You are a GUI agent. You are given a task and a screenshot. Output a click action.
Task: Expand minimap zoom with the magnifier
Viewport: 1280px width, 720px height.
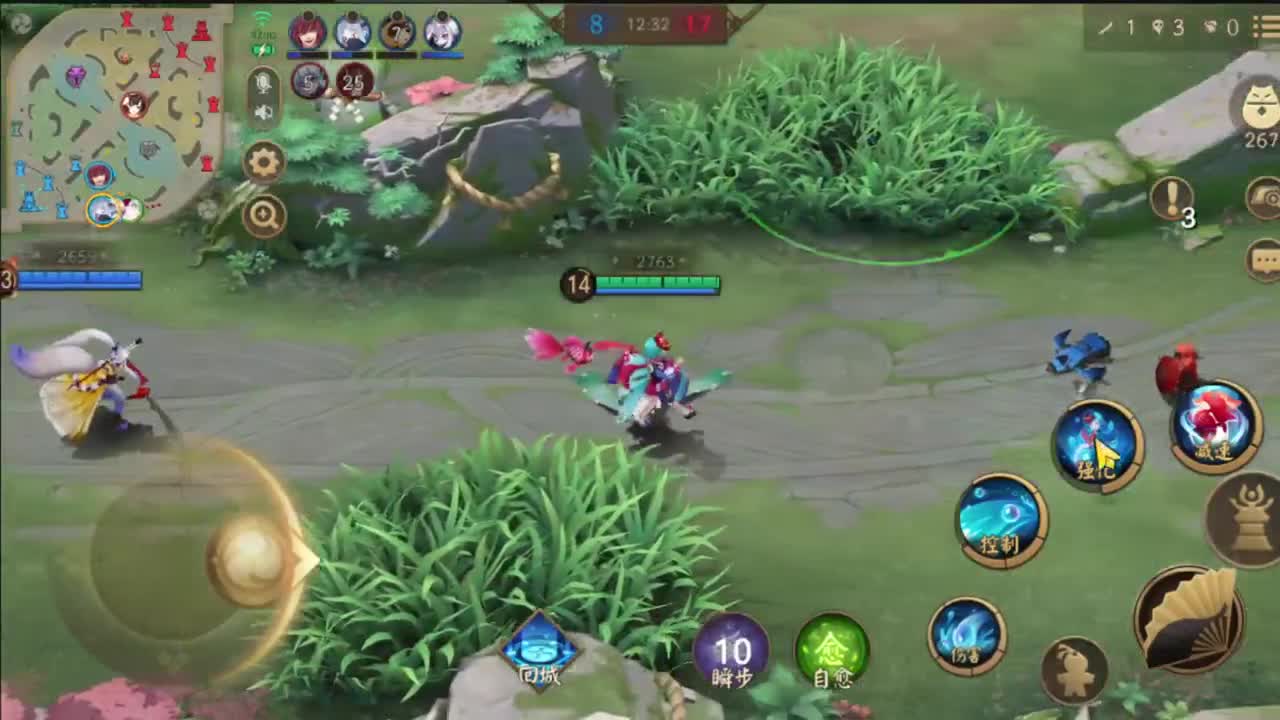point(263,215)
